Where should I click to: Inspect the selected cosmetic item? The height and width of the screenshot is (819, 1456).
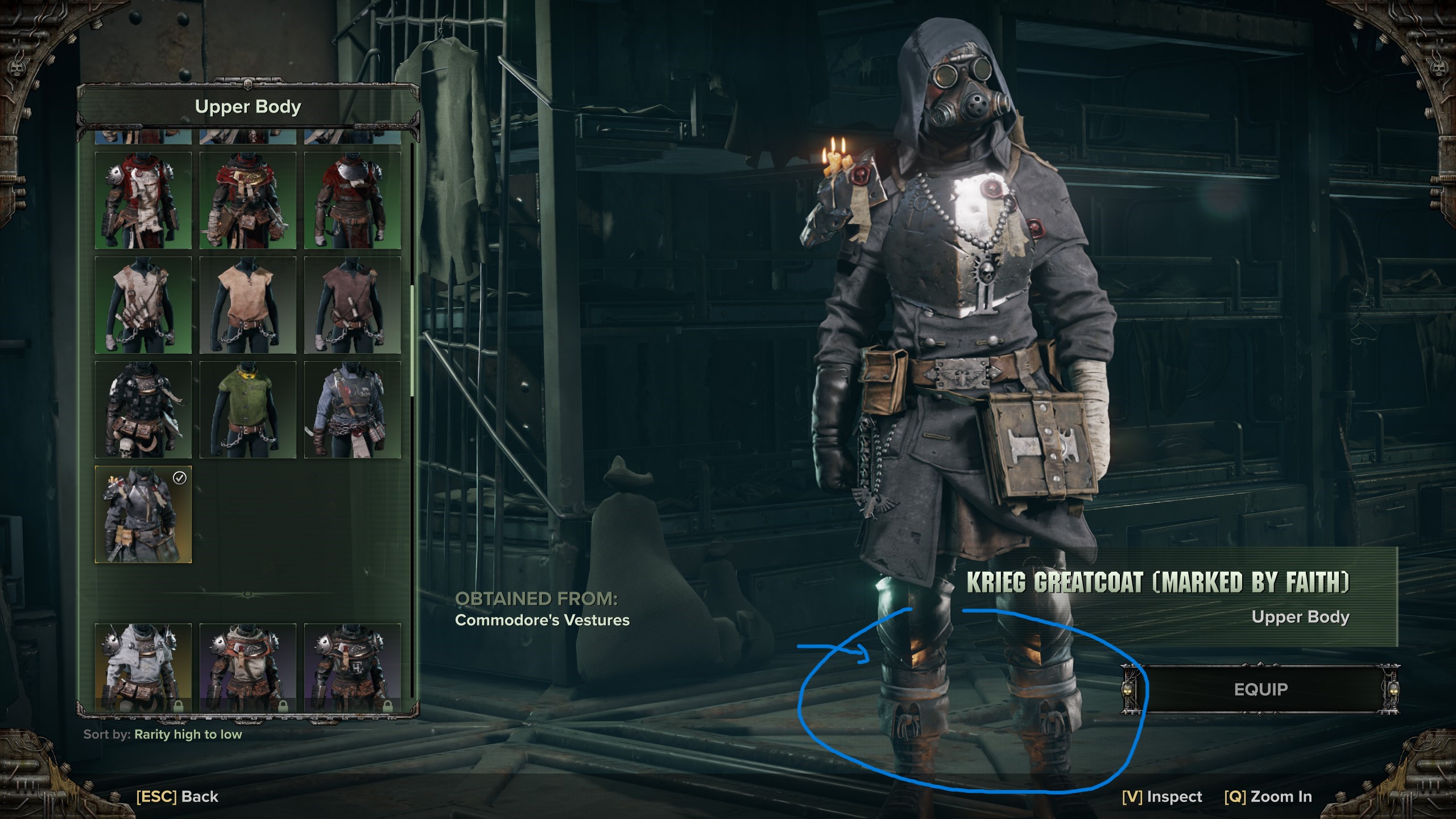tap(1162, 797)
